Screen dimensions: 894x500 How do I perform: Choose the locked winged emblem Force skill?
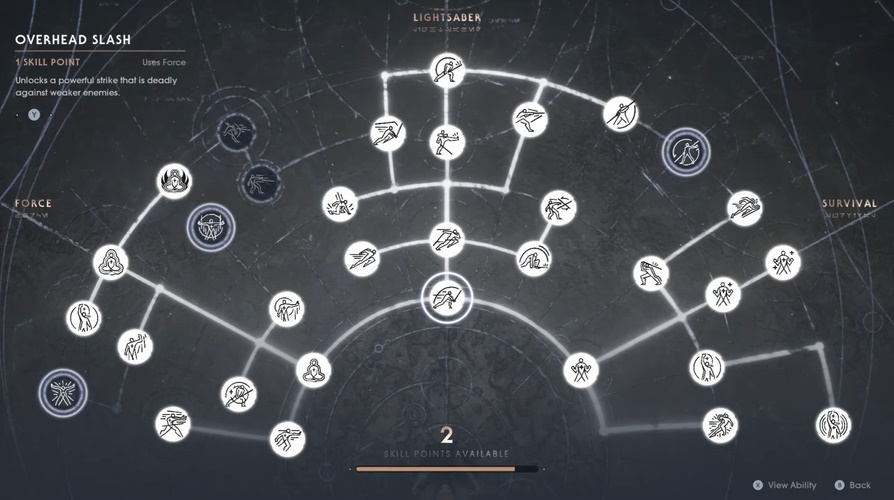point(63,392)
